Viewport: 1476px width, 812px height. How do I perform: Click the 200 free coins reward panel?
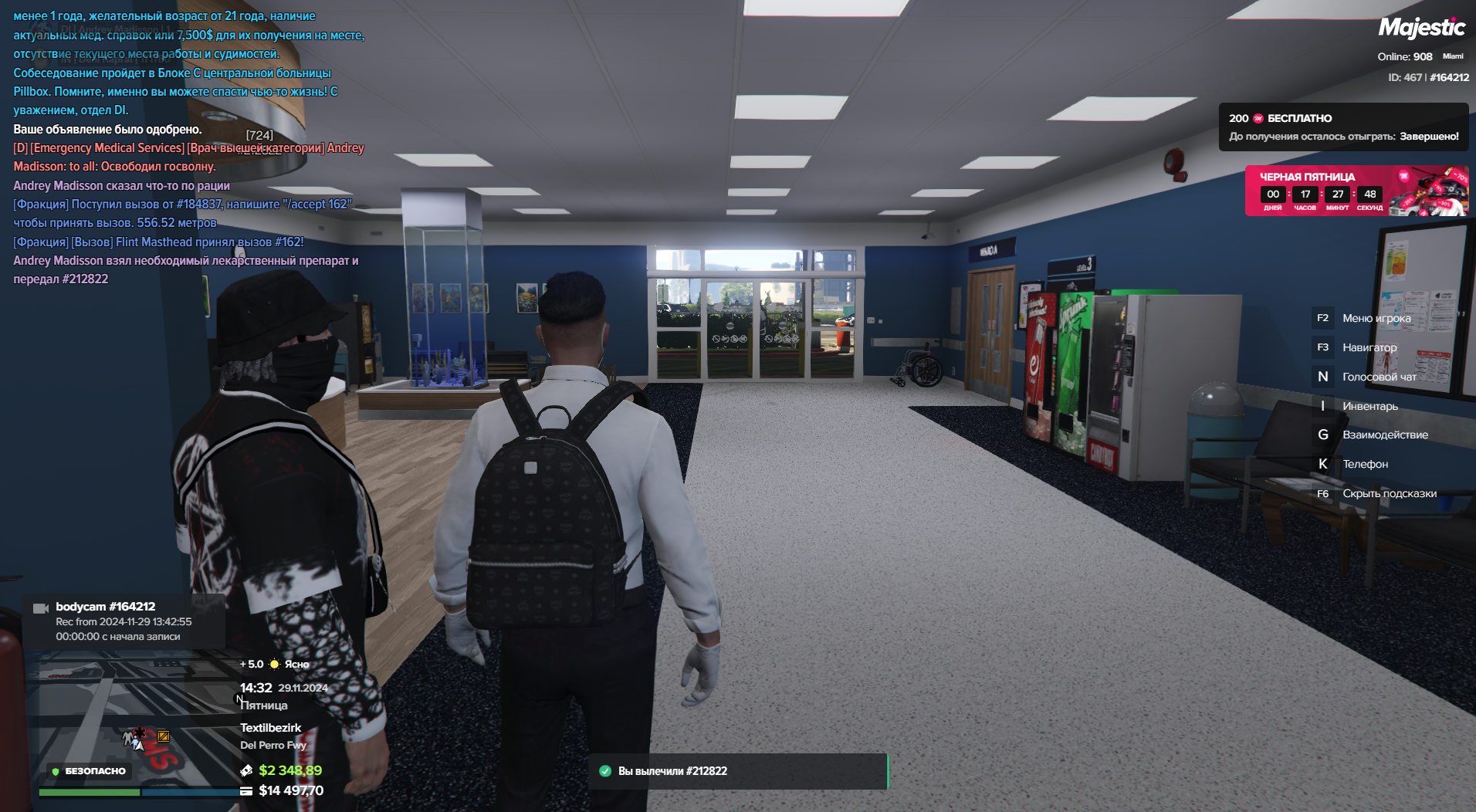coord(1343,127)
